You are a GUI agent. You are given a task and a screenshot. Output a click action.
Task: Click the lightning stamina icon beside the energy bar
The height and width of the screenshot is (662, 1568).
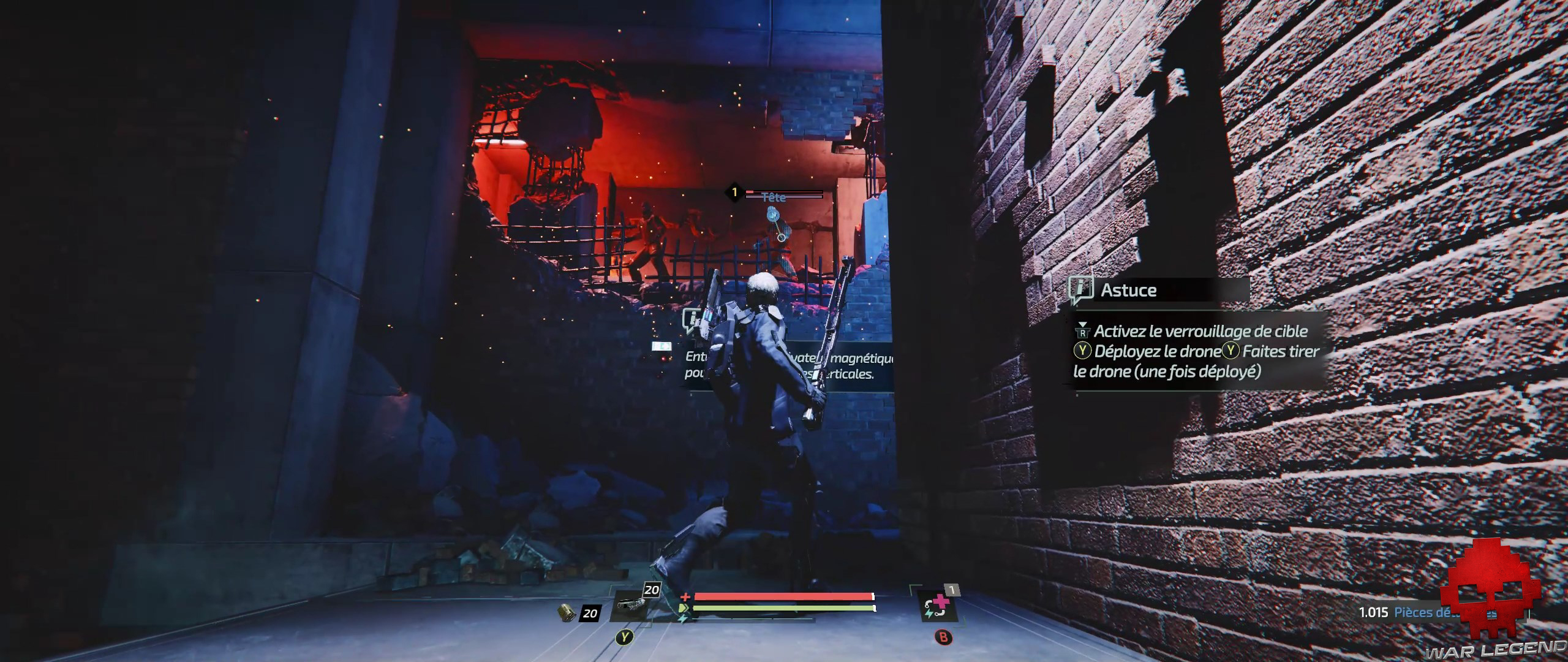[x=682, y=618]
